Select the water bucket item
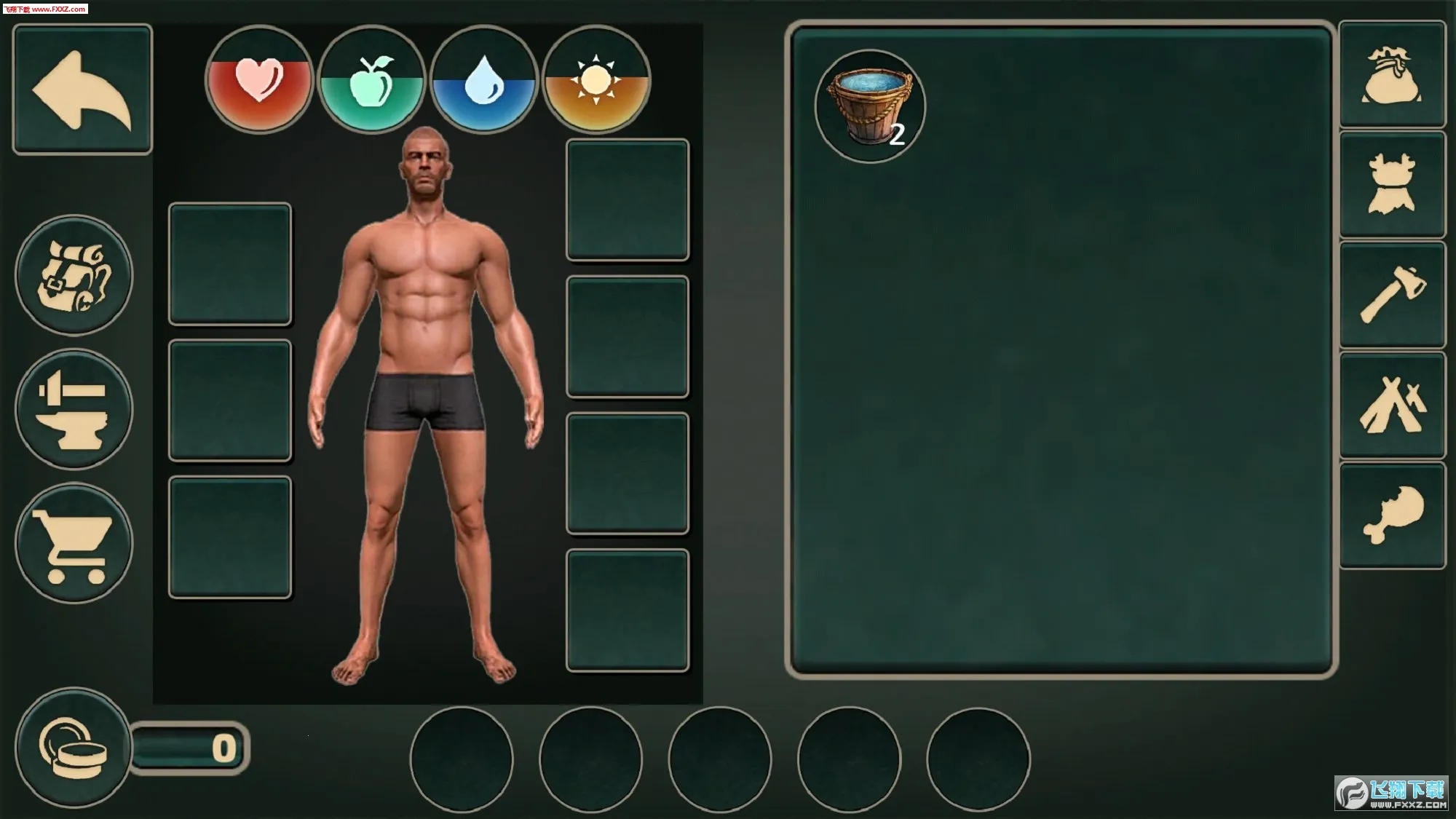This screenshot has width=1456, height=819. click(870, 106)
